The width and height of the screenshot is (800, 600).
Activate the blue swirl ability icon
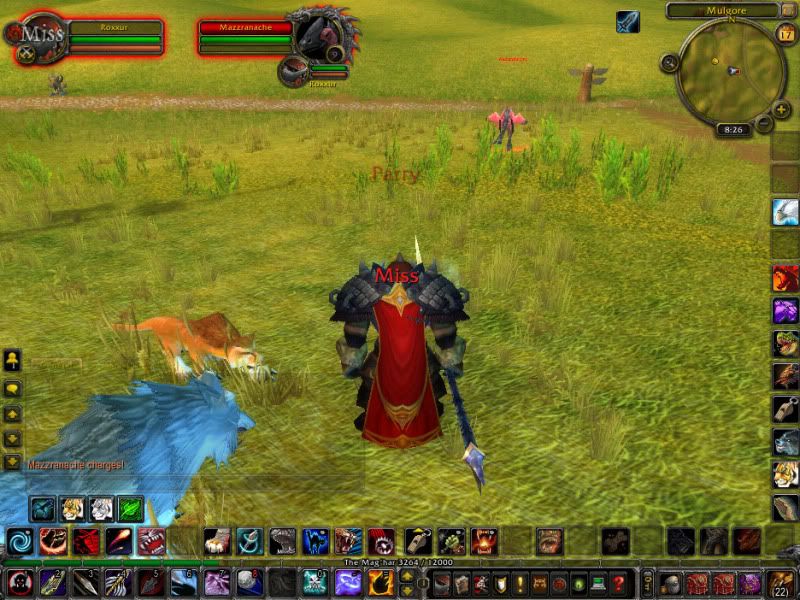(x=20, y=541)
